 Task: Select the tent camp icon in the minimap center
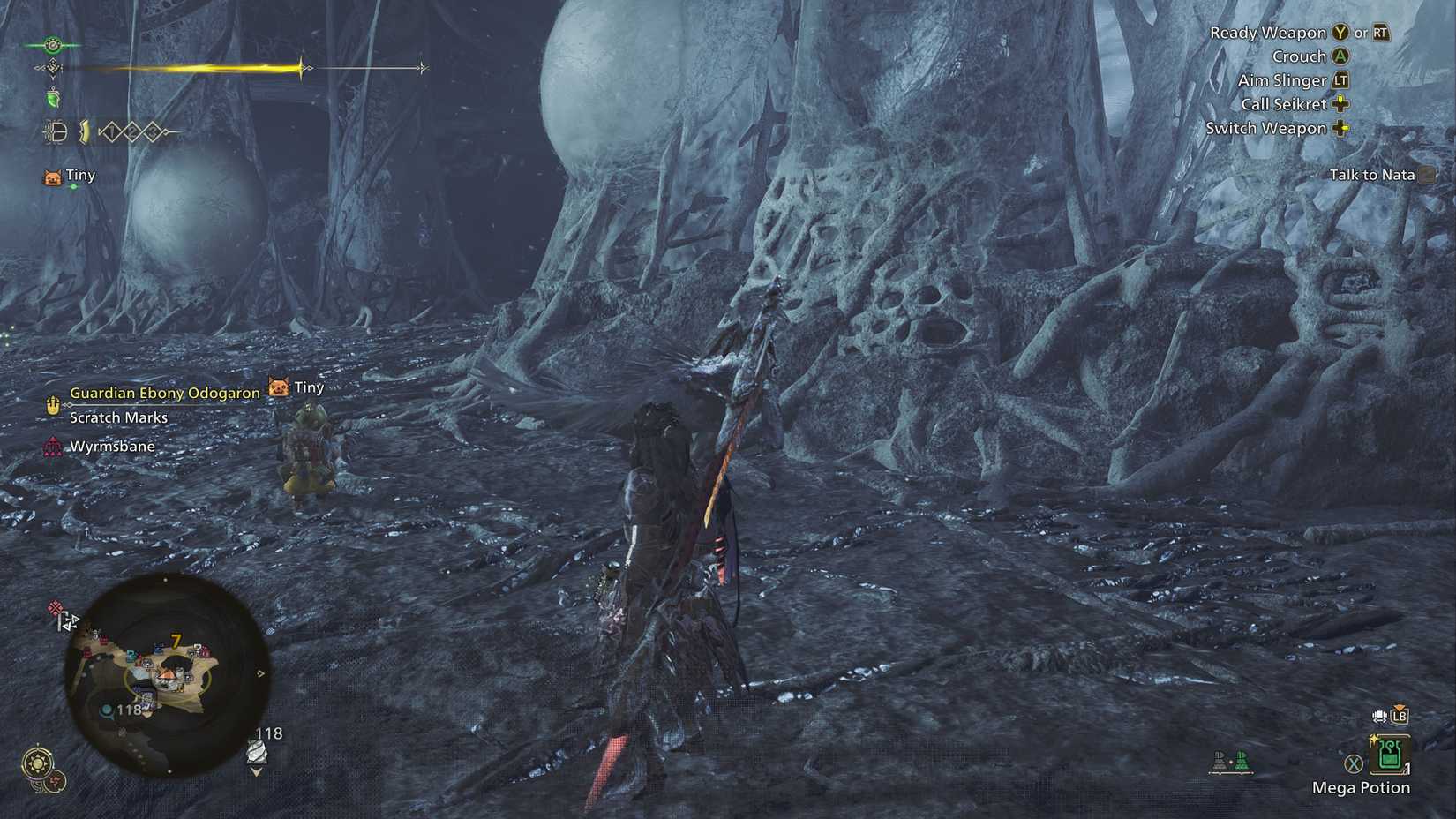[x=167, y=676]
